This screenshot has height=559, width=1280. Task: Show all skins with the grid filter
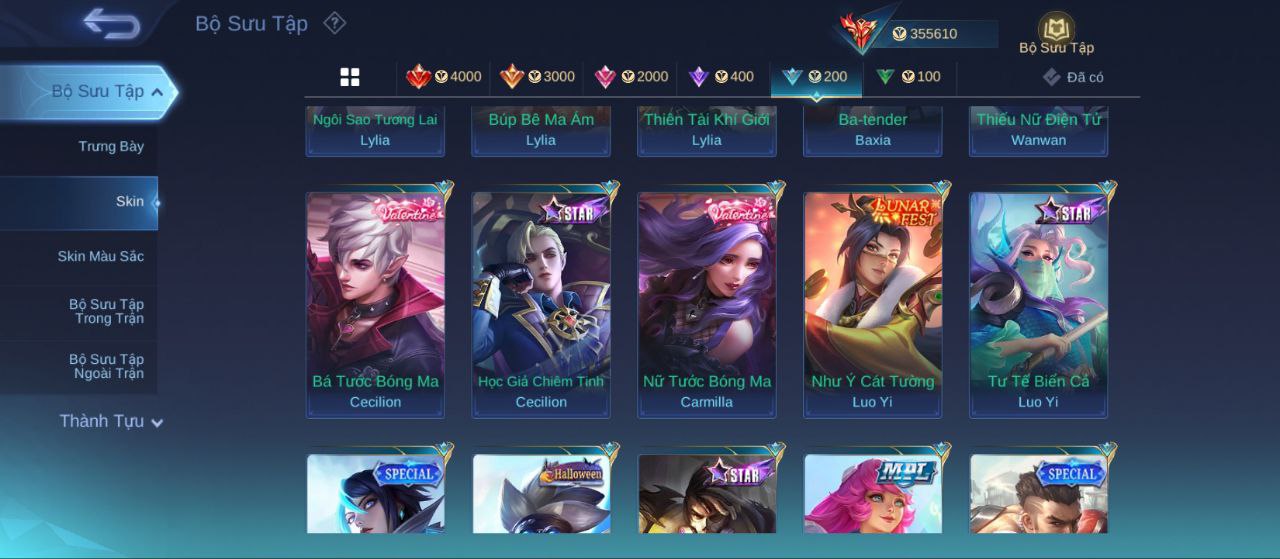(x=350, y=77)
